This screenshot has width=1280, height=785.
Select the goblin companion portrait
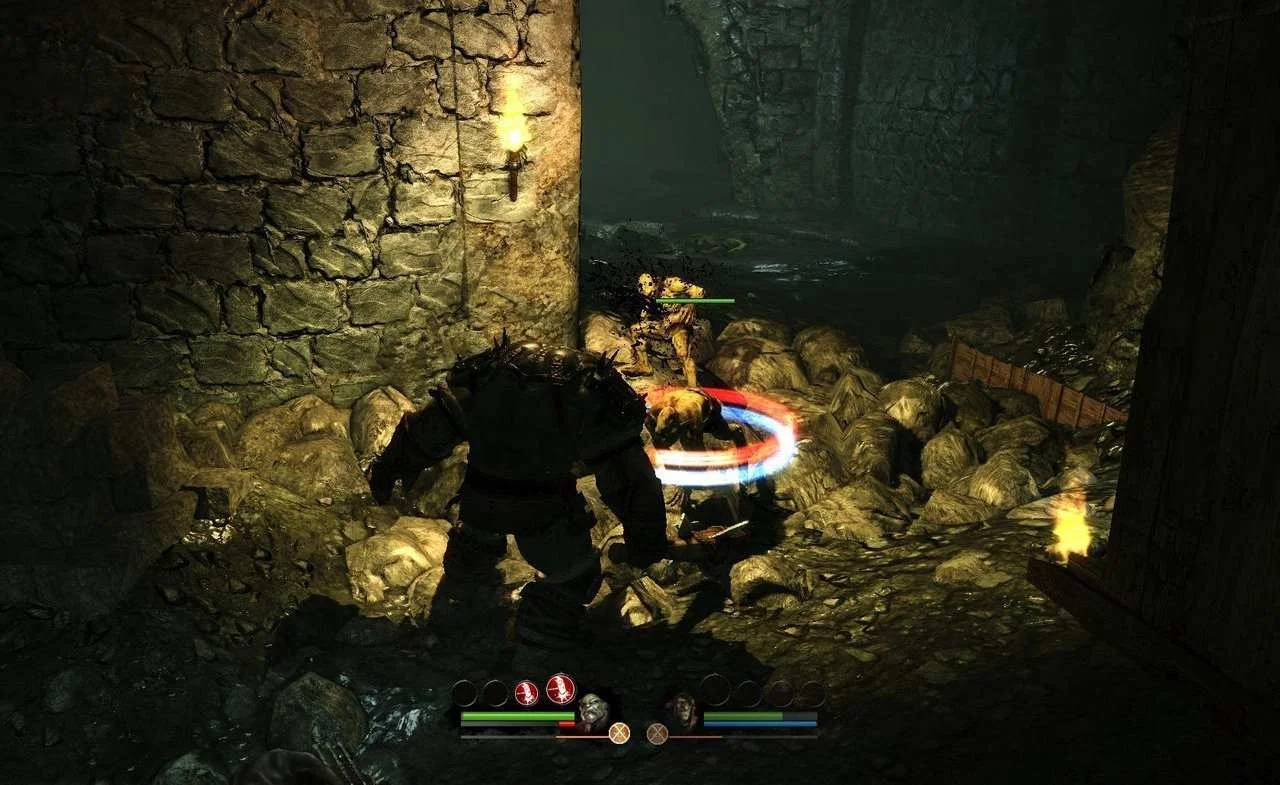pyautogui.click(x=684, y=709)
